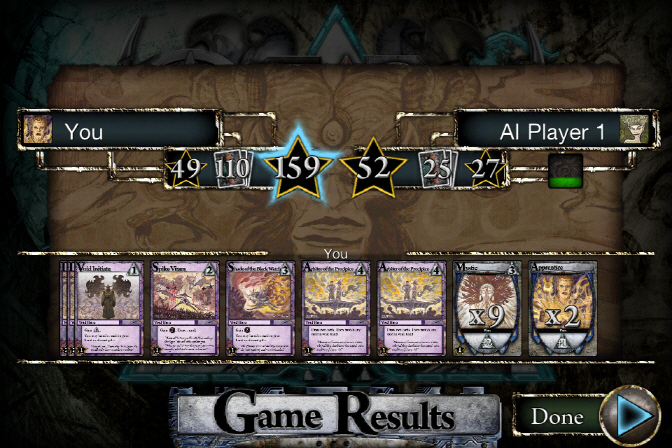View the Shade of the Black Watch card
Image resolution: width=672 pixels, height=448 pixels.
pyautogui.click(x=261, y=309)
